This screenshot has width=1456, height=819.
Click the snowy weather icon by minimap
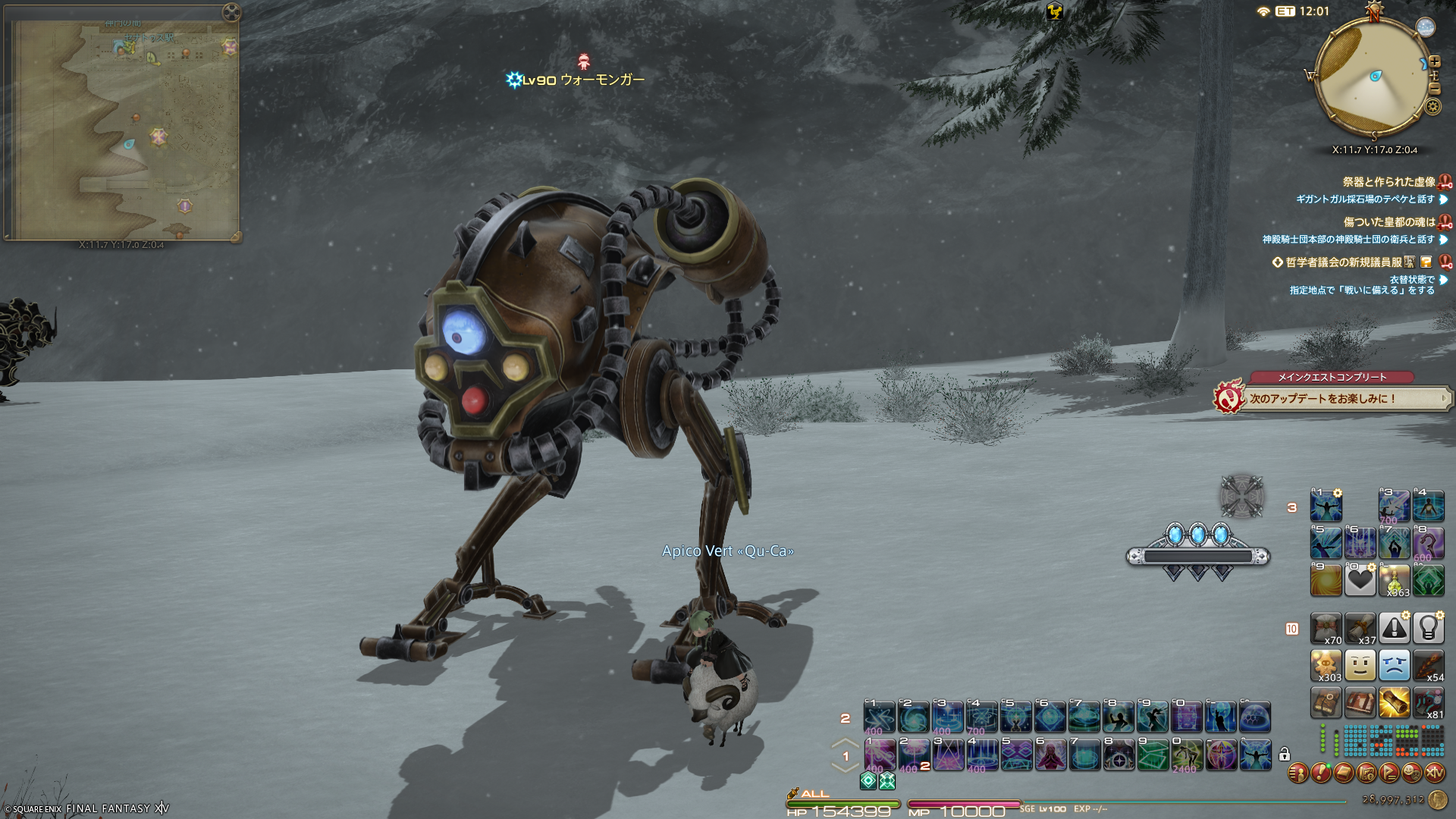click(x=1426, y=27)
